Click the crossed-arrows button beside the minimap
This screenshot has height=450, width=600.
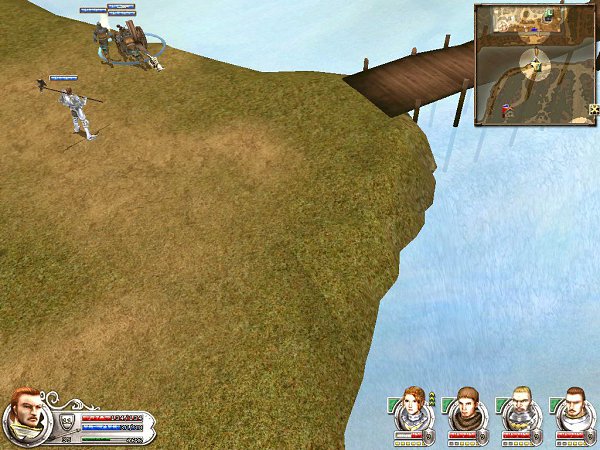[593, 109]
